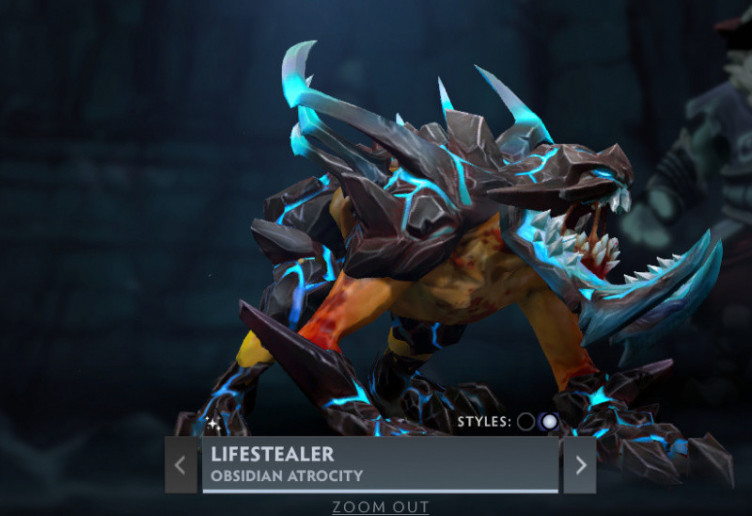Select the Lifestealer Obsidian Atrocity name panel

[x=380, y=464]
